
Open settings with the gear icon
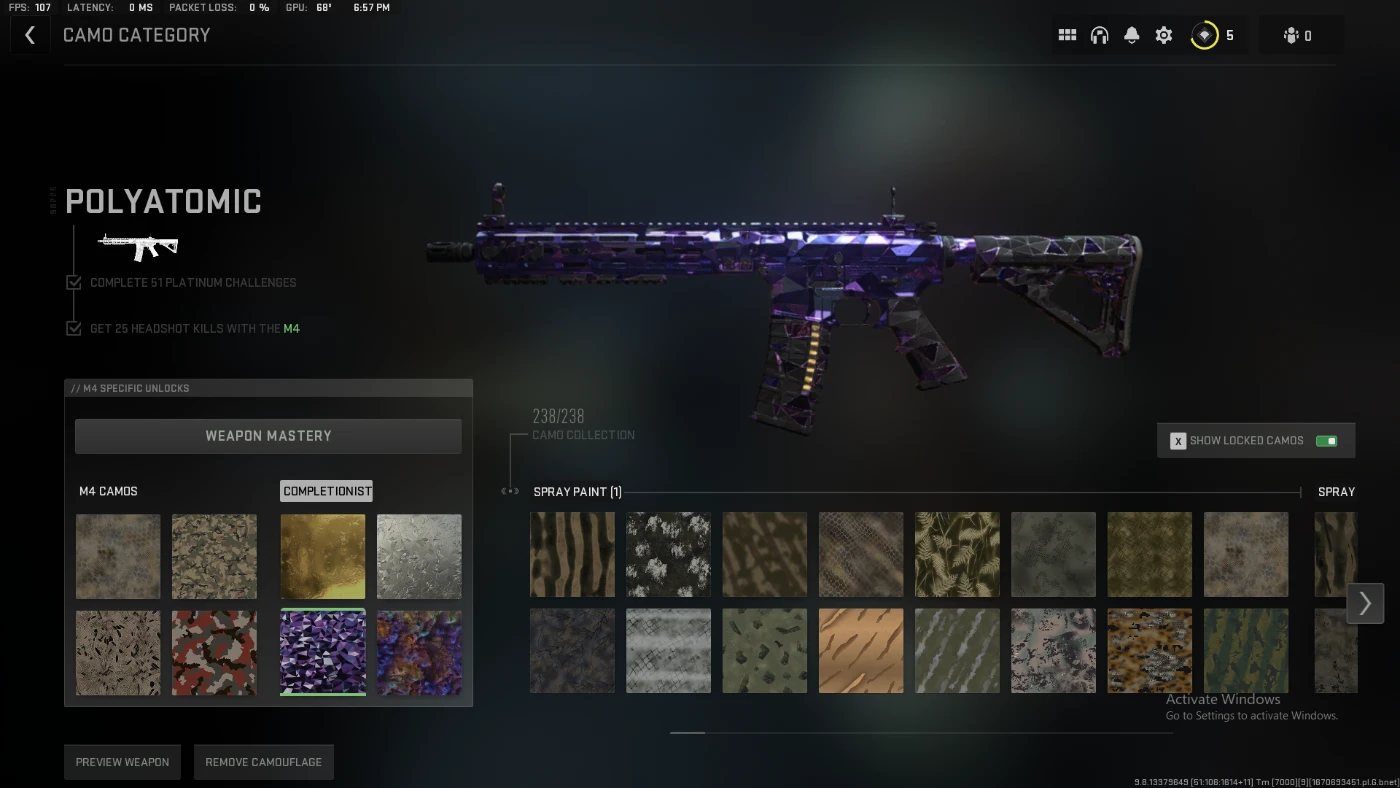[1163, 34]
